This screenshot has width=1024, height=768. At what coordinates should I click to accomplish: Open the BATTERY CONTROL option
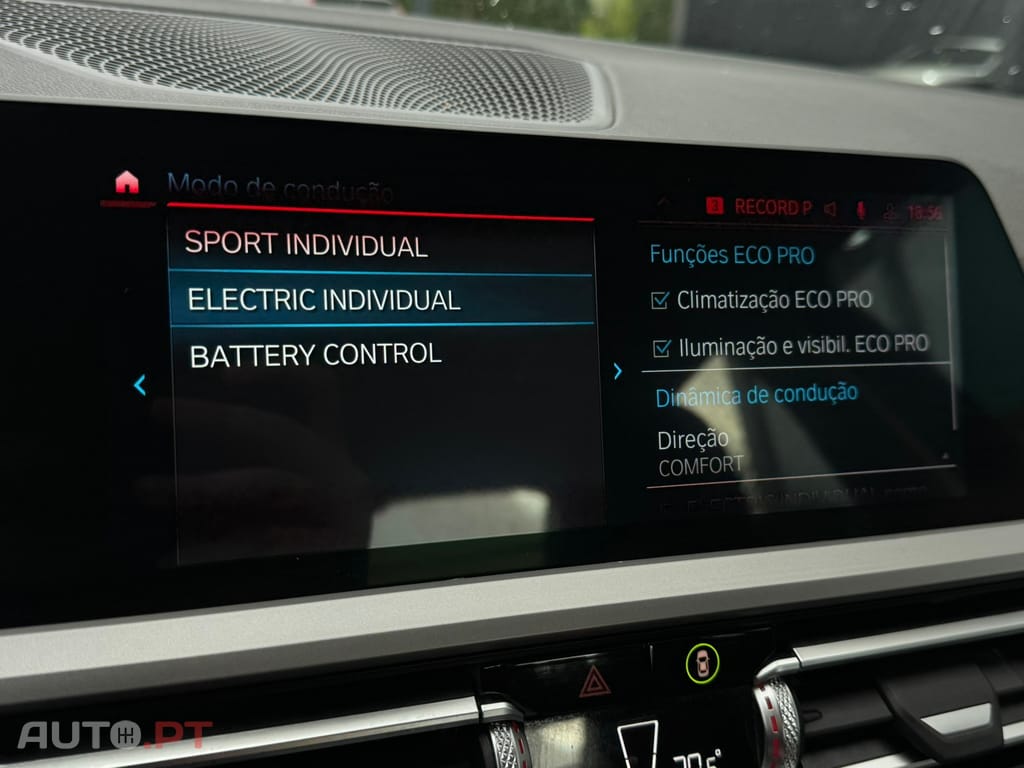coord(315,355)
